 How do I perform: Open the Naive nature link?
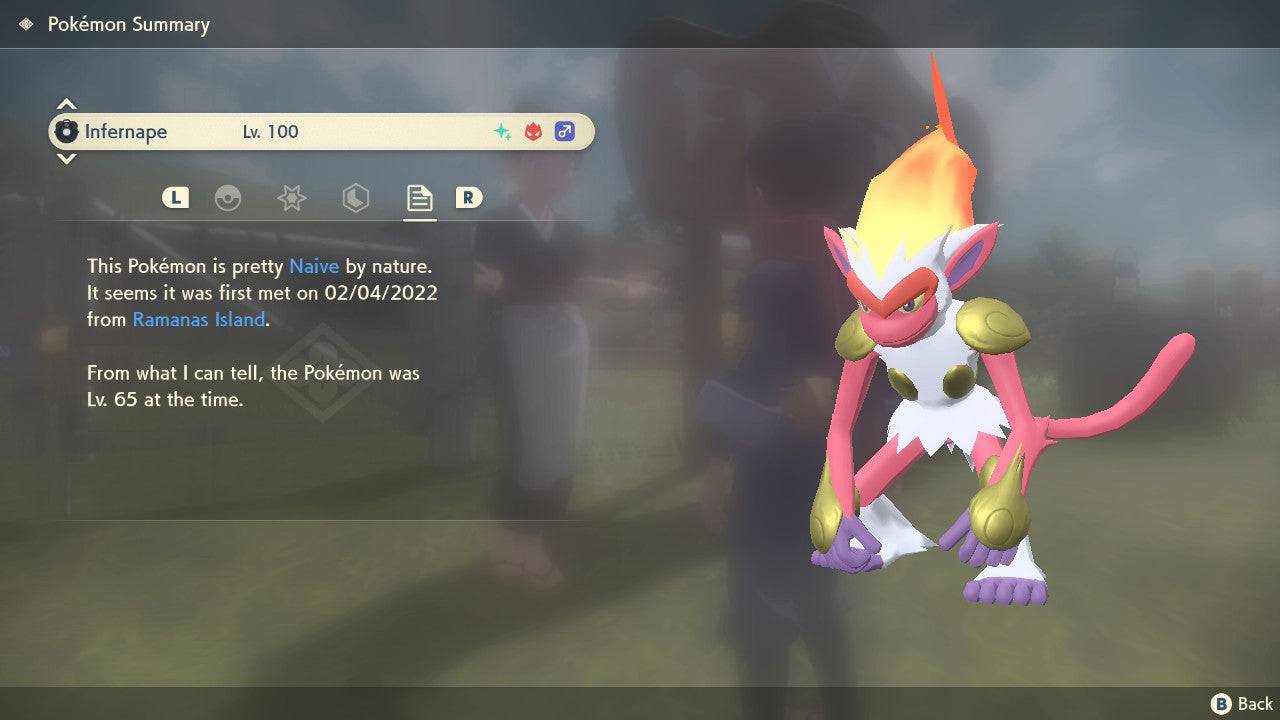(x=313, y=266)
